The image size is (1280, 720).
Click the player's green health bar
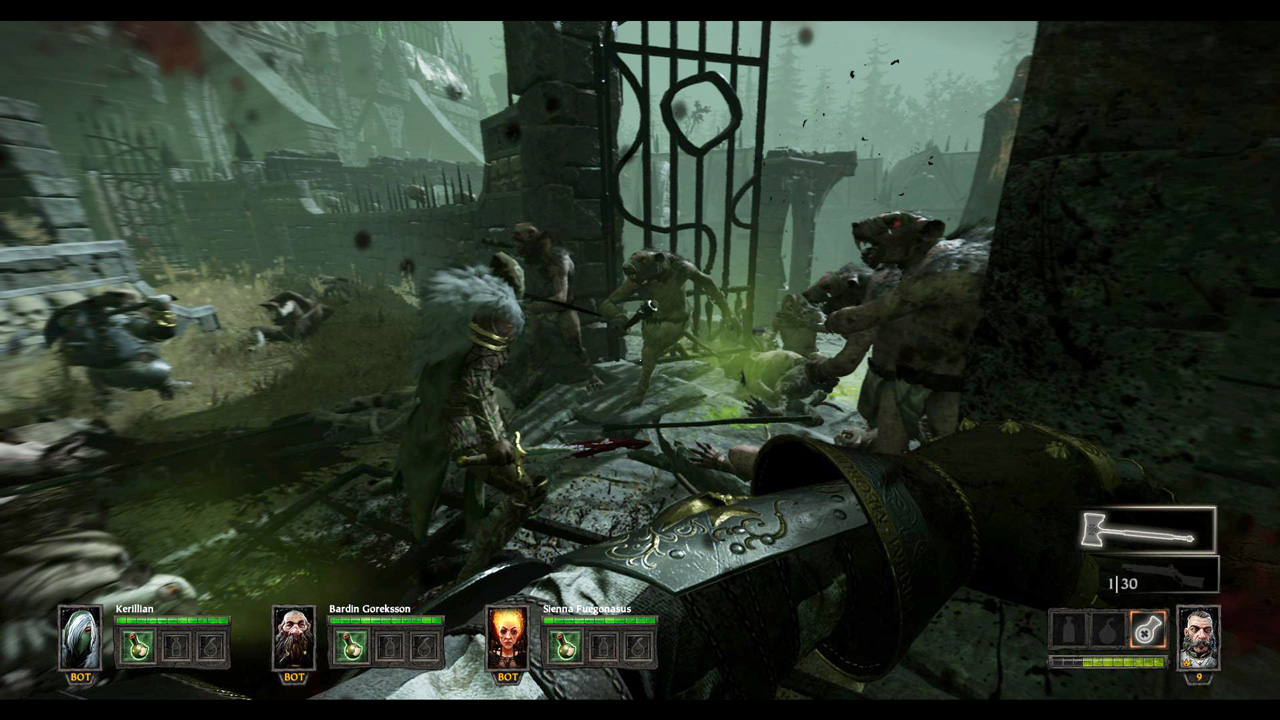point(1110,661)
